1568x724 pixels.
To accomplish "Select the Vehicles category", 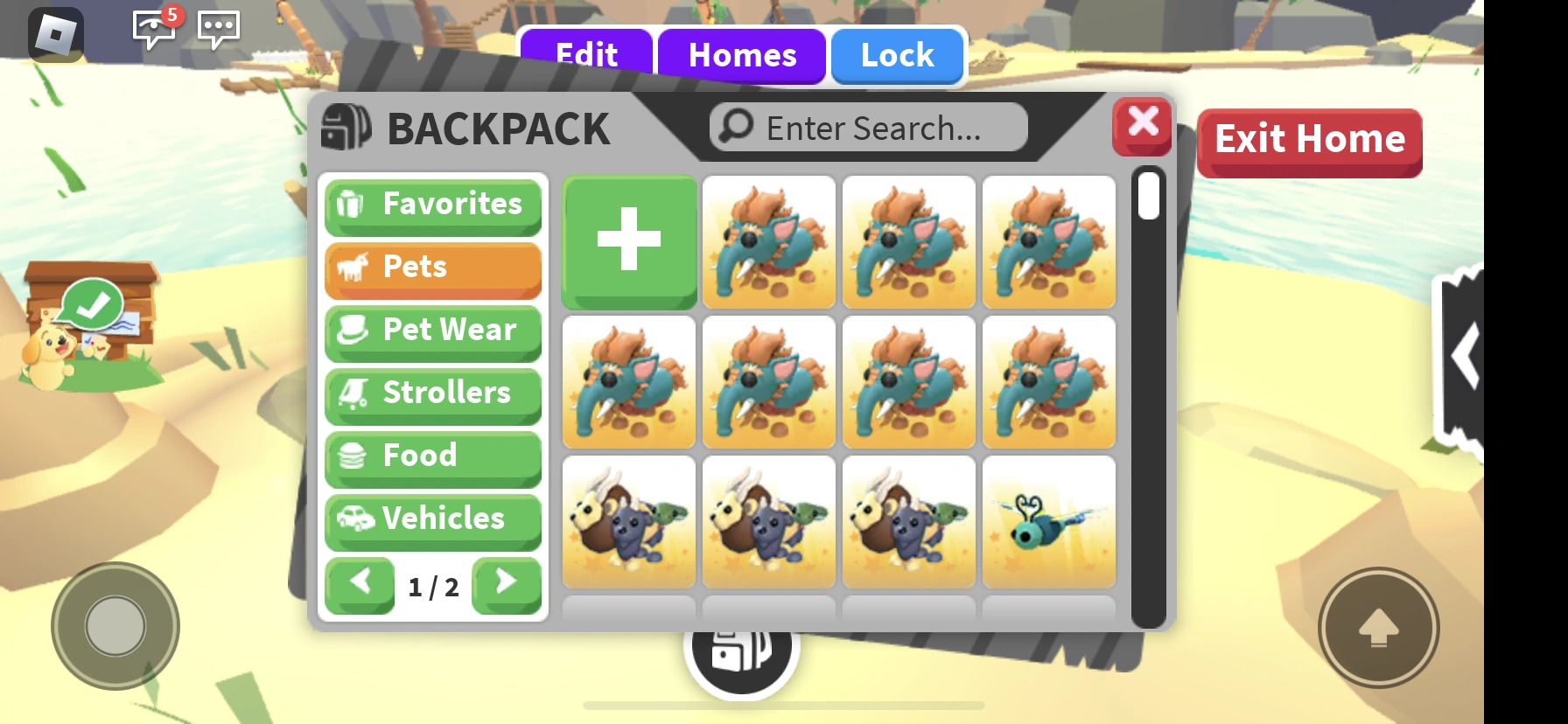I will click(432, 519).
